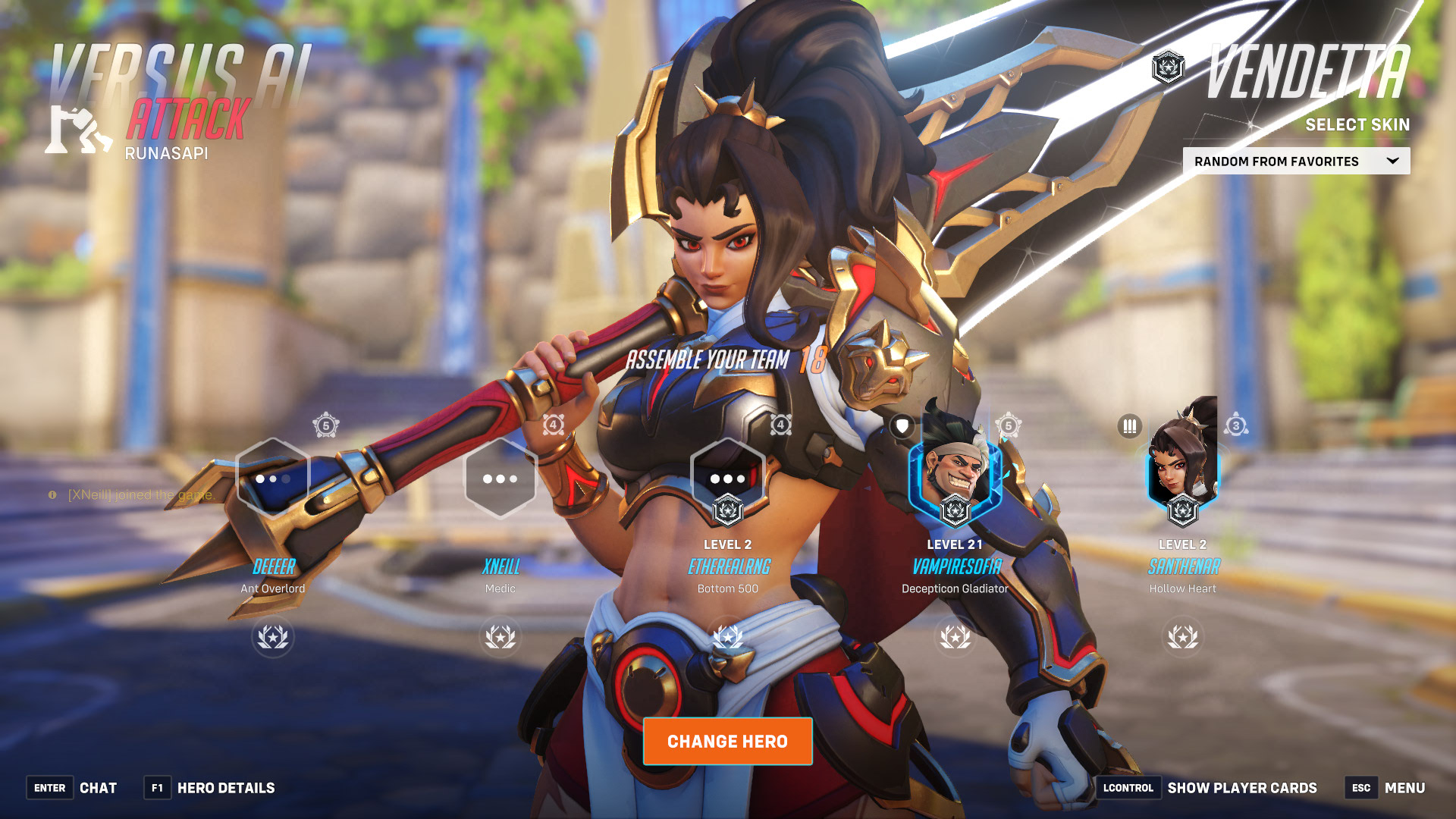The image size is (1456, 819).
Task: Click the endorsement badge under XNEILL
Action: tap(500, 637)
